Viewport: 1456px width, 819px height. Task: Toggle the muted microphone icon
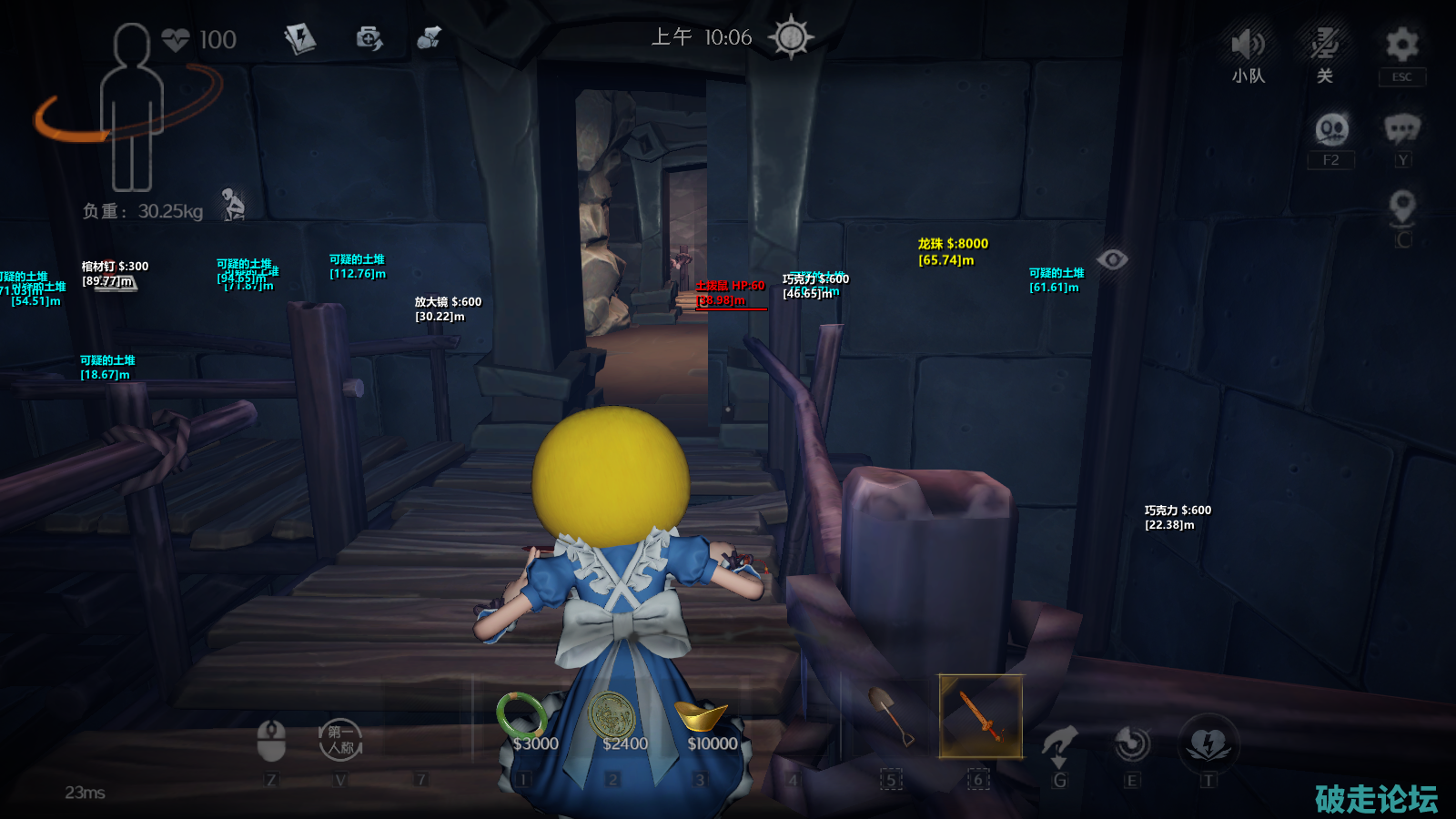1324,45
